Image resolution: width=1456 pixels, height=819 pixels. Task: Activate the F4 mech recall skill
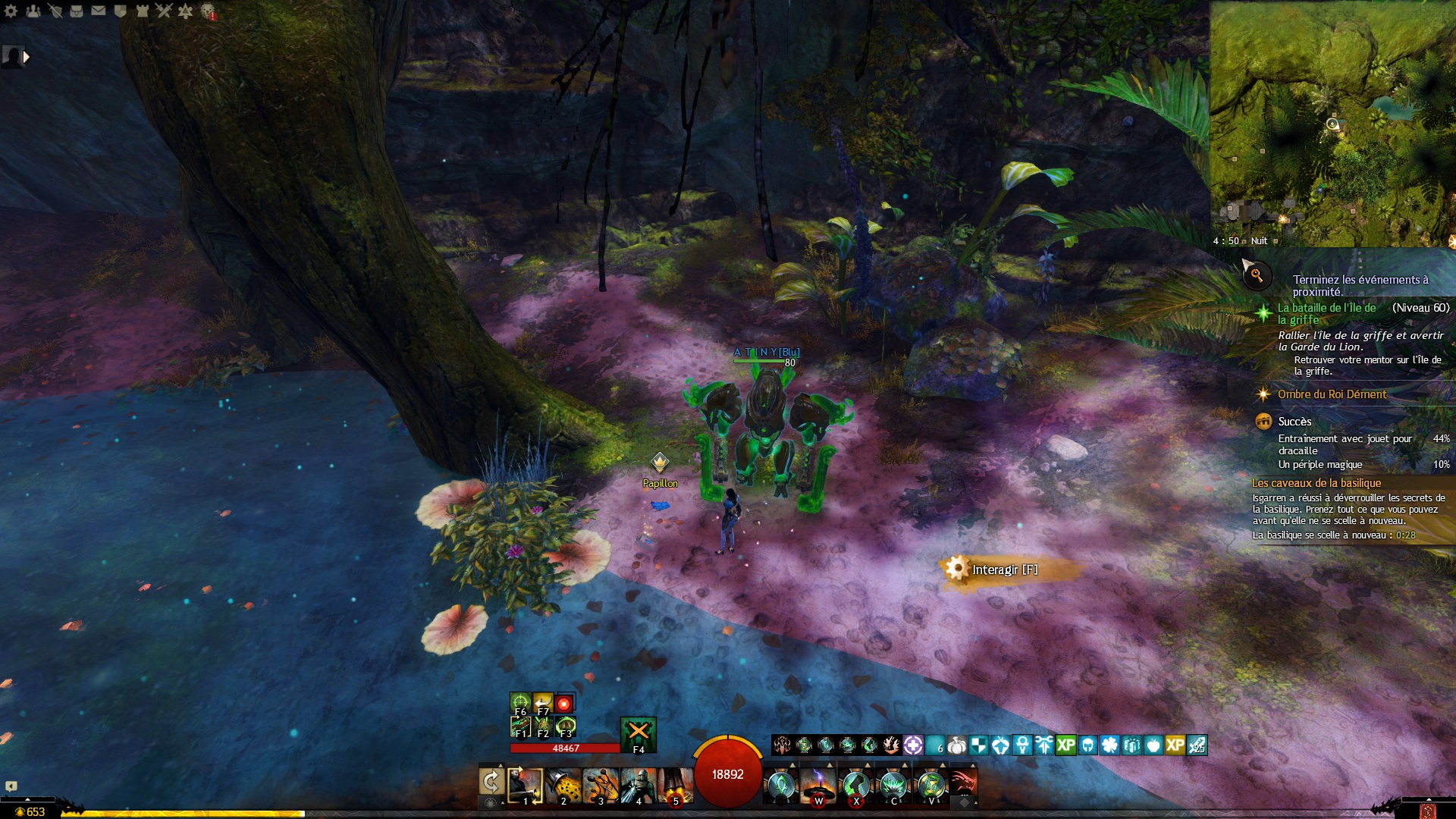[638, 733]
